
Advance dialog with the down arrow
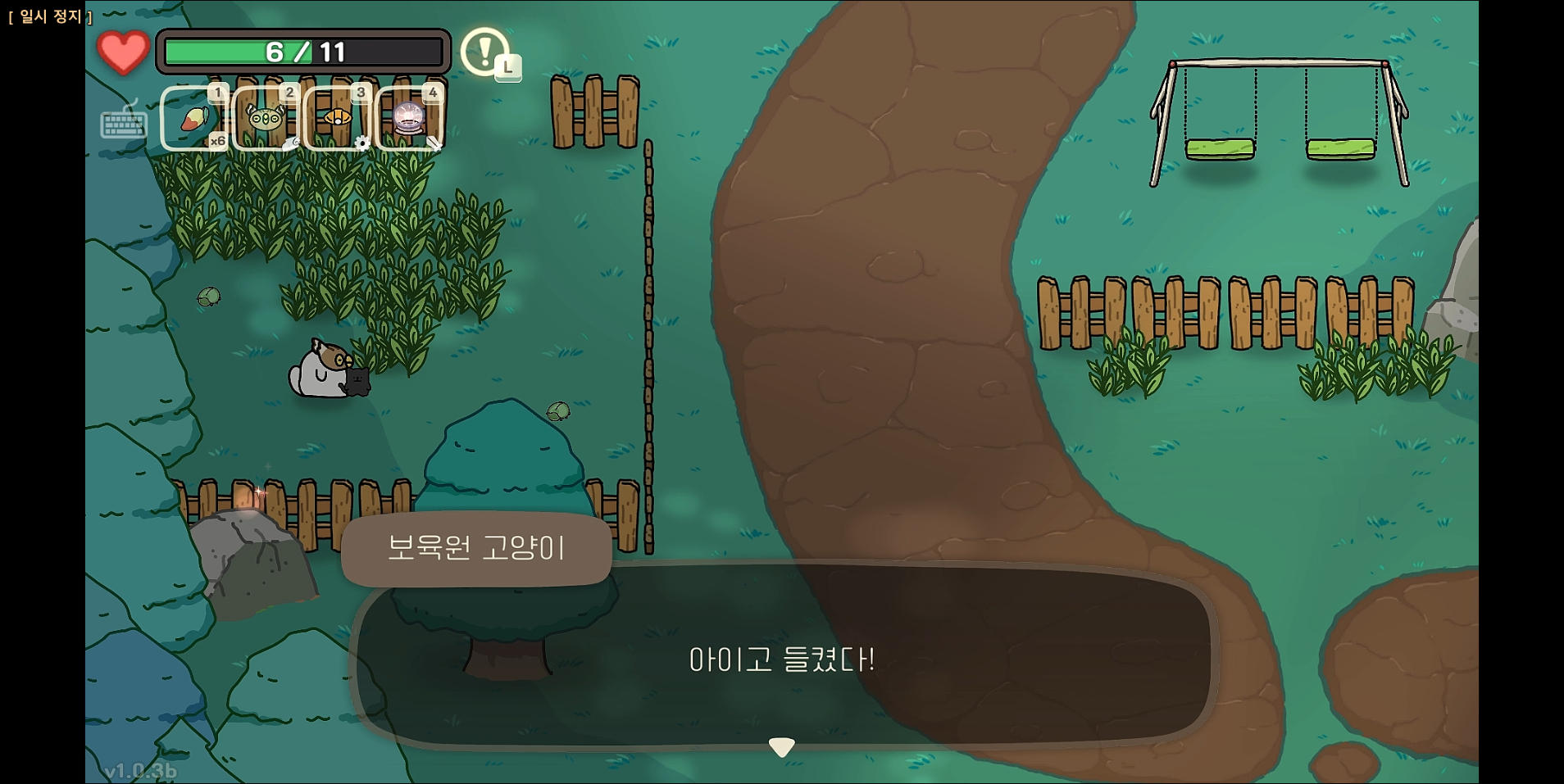[x=782, y=745]
